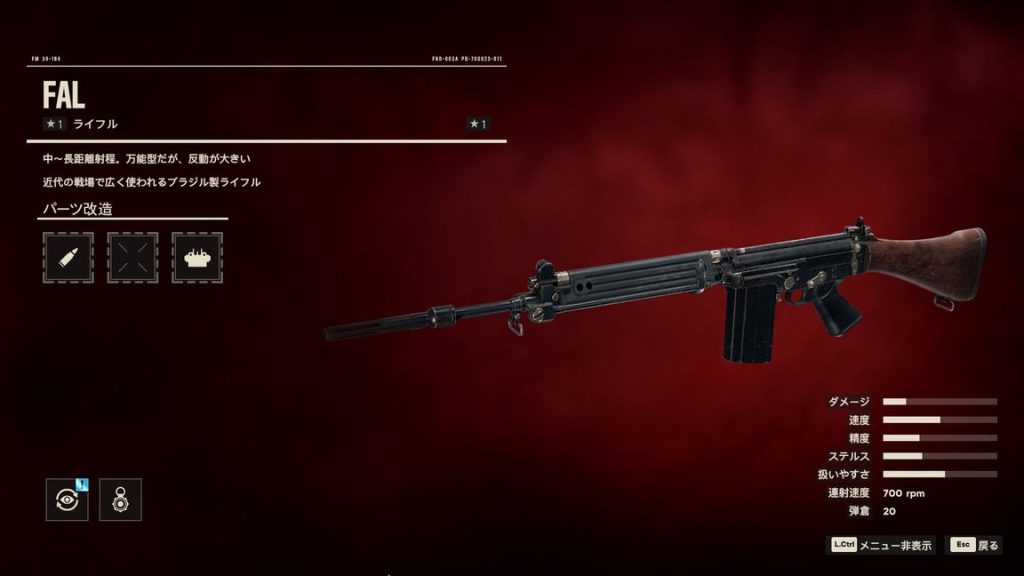Image resolution: width=1024 pixels, height=576 pixels.
Task: Select the bullet ammo mod slot
Action: (x=68, y=257)
